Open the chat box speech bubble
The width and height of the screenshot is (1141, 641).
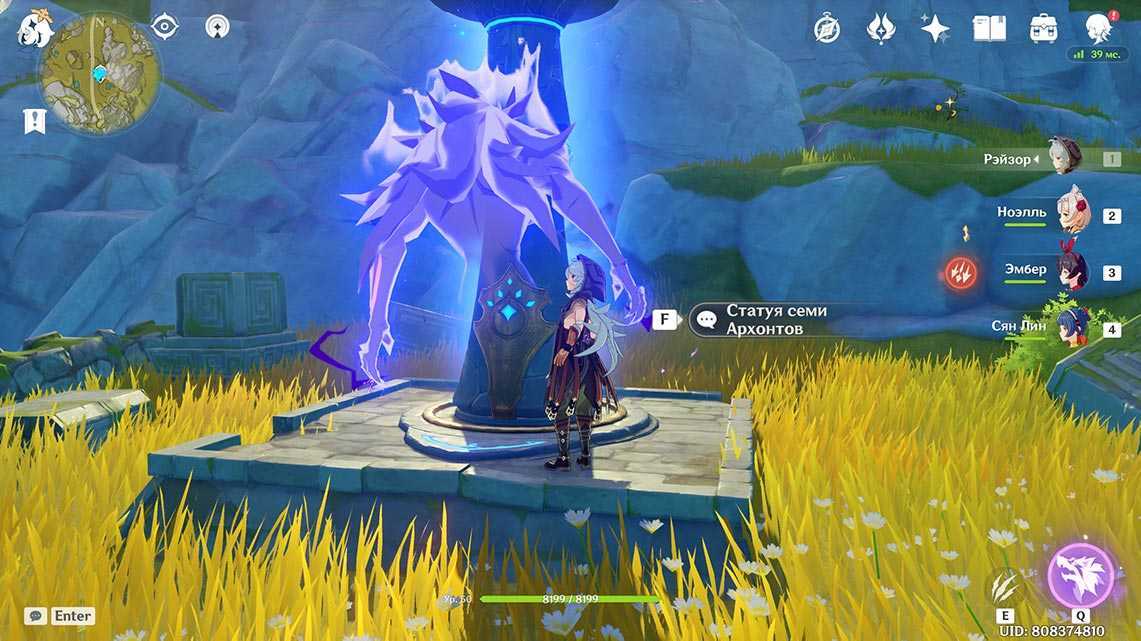[x=36, y=616]
